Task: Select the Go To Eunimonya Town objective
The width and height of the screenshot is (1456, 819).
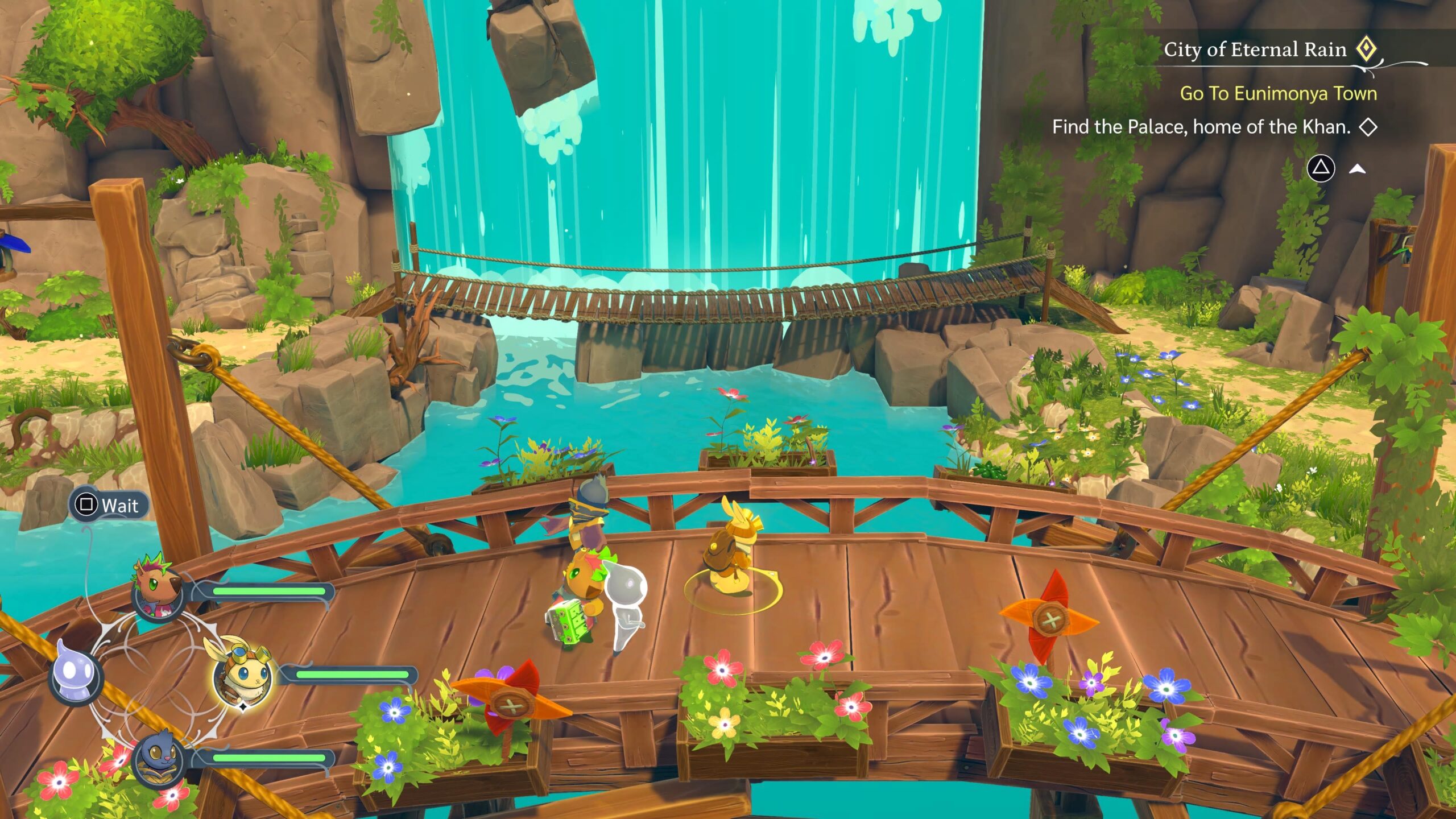Action: (x=1278, y=93)
